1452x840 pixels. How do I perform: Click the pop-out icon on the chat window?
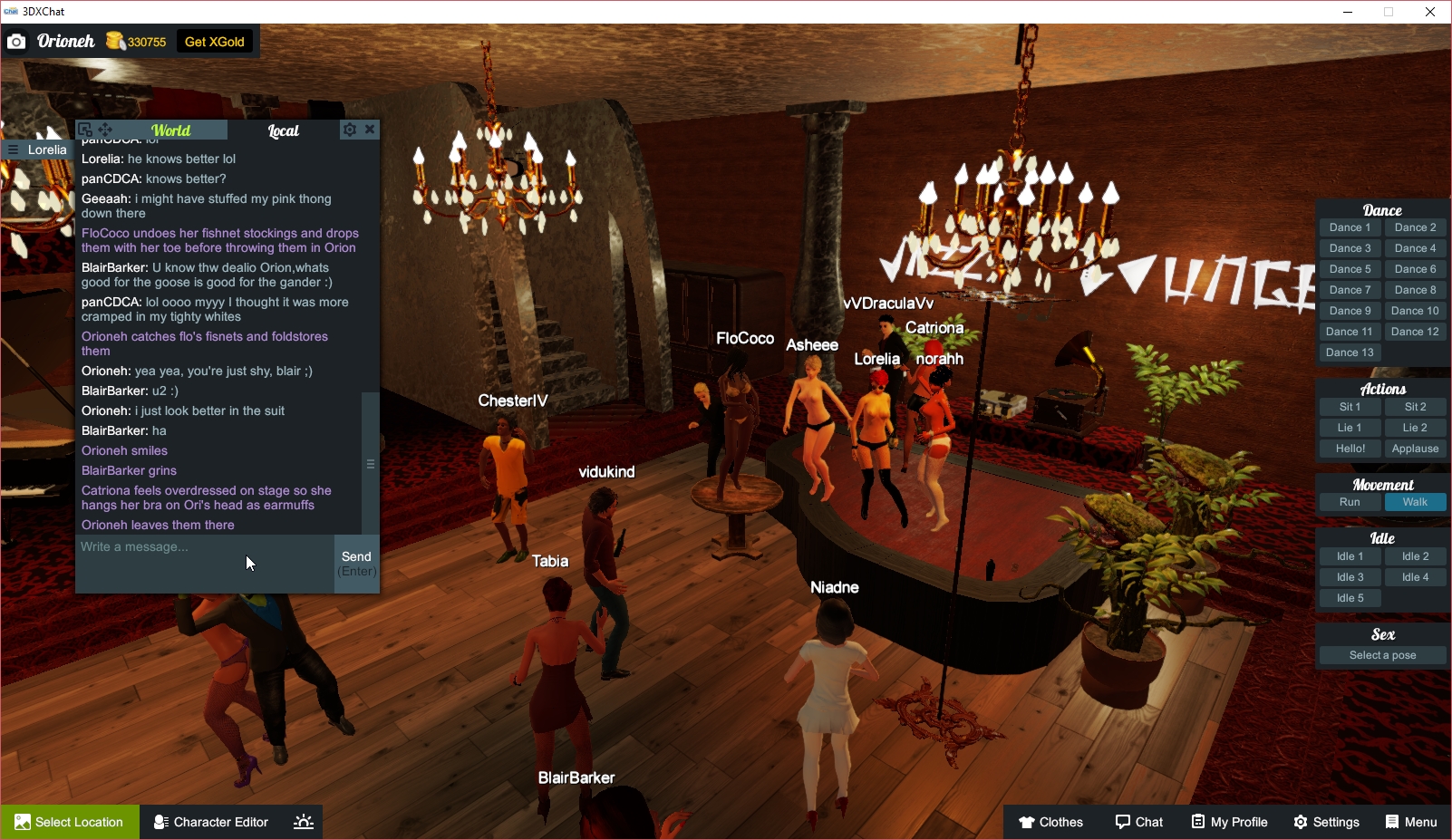(84, 129)
